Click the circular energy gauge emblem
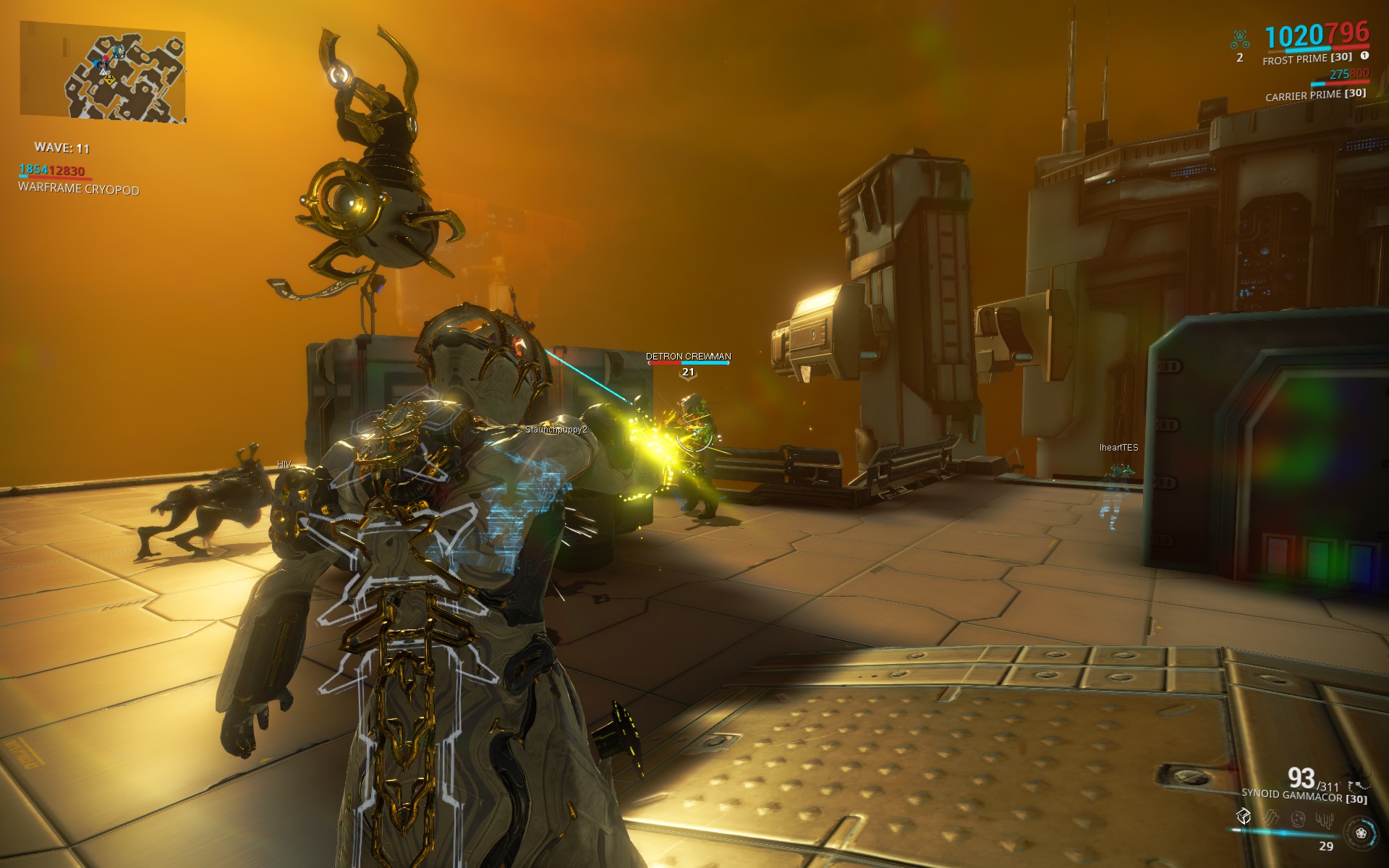1389x868 pixels. (1361, 833)
